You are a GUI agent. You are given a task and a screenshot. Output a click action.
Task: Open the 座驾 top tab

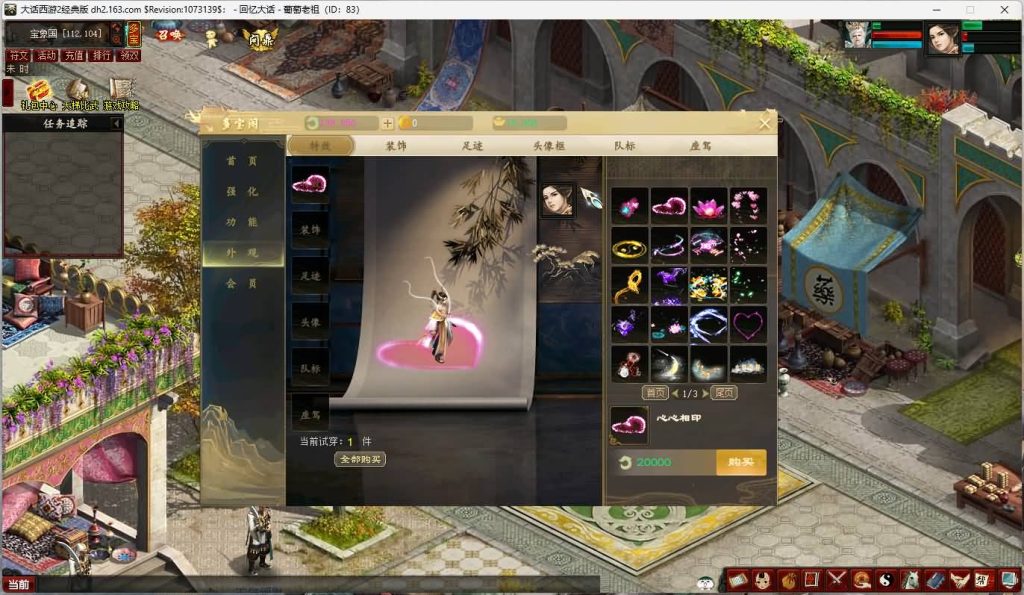tap(700, 146)
